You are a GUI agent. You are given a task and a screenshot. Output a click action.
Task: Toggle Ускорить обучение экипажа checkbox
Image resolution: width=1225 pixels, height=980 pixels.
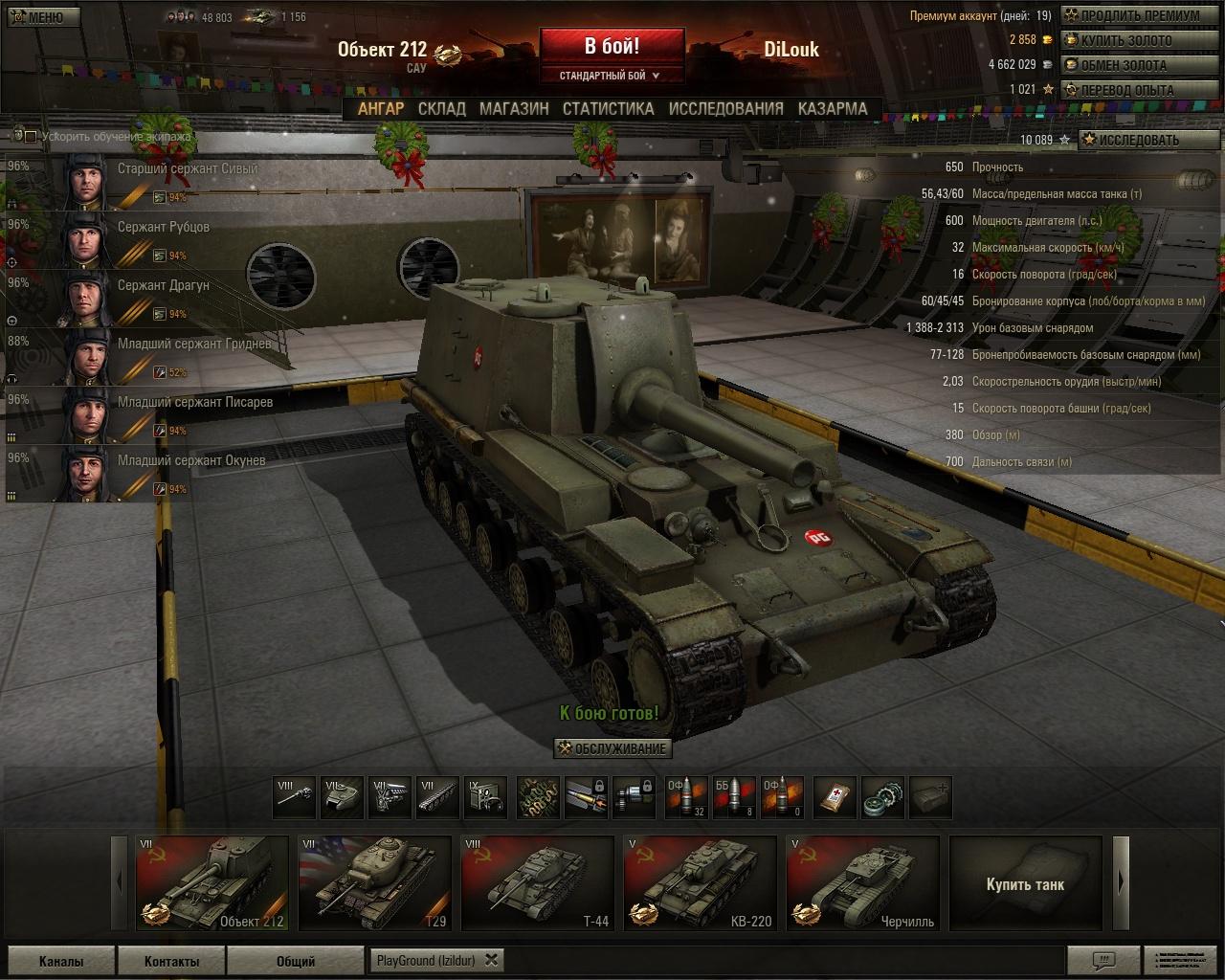[31, 137]
